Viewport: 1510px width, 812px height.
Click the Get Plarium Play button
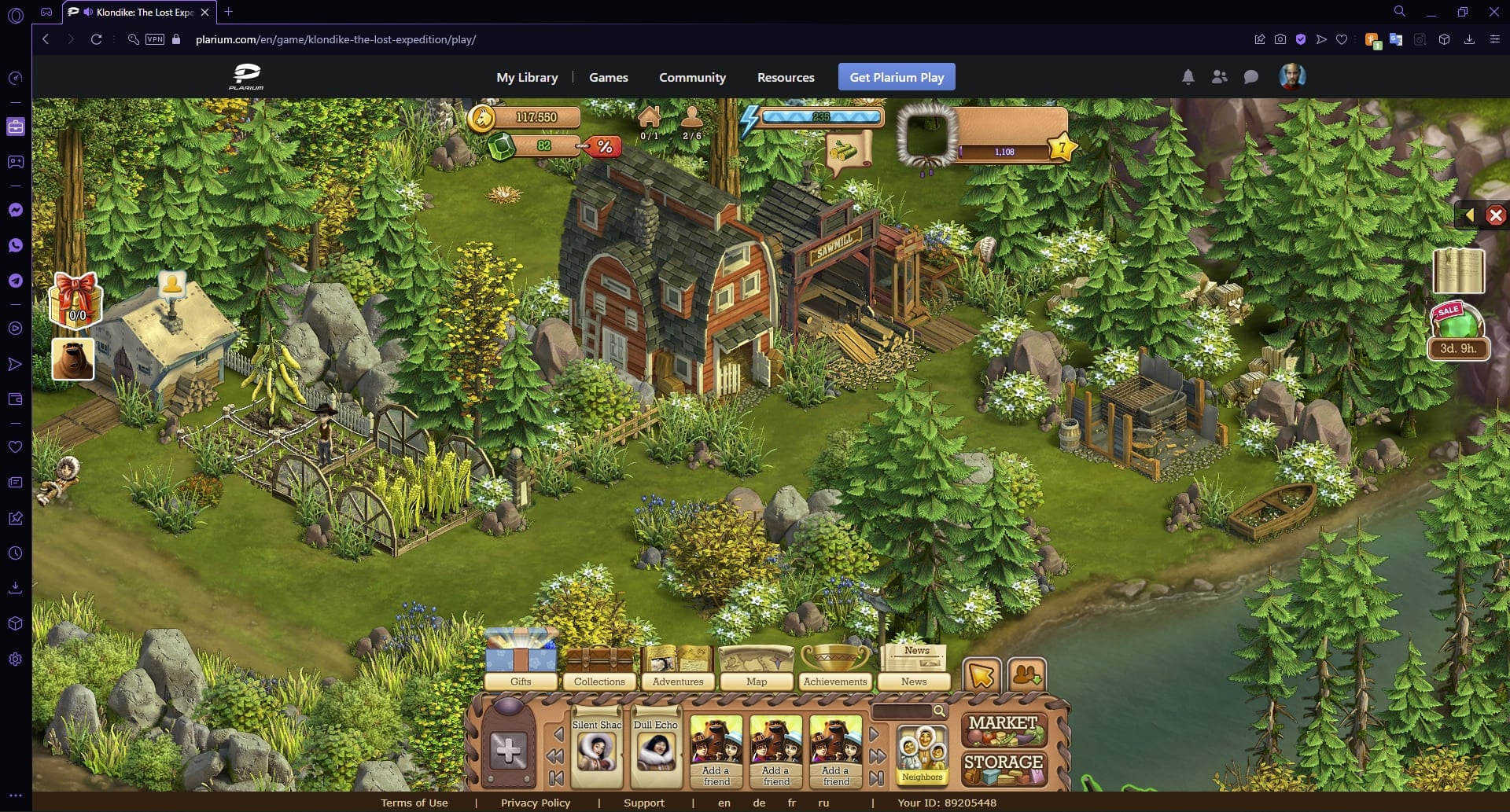point(897,77)
